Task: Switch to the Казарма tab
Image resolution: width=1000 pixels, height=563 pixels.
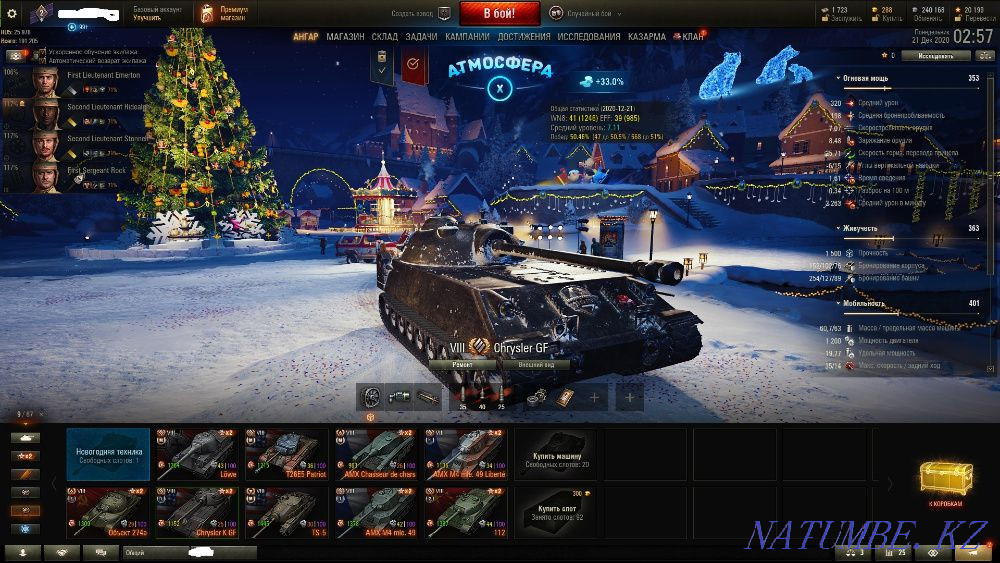Action: (647, 36)
